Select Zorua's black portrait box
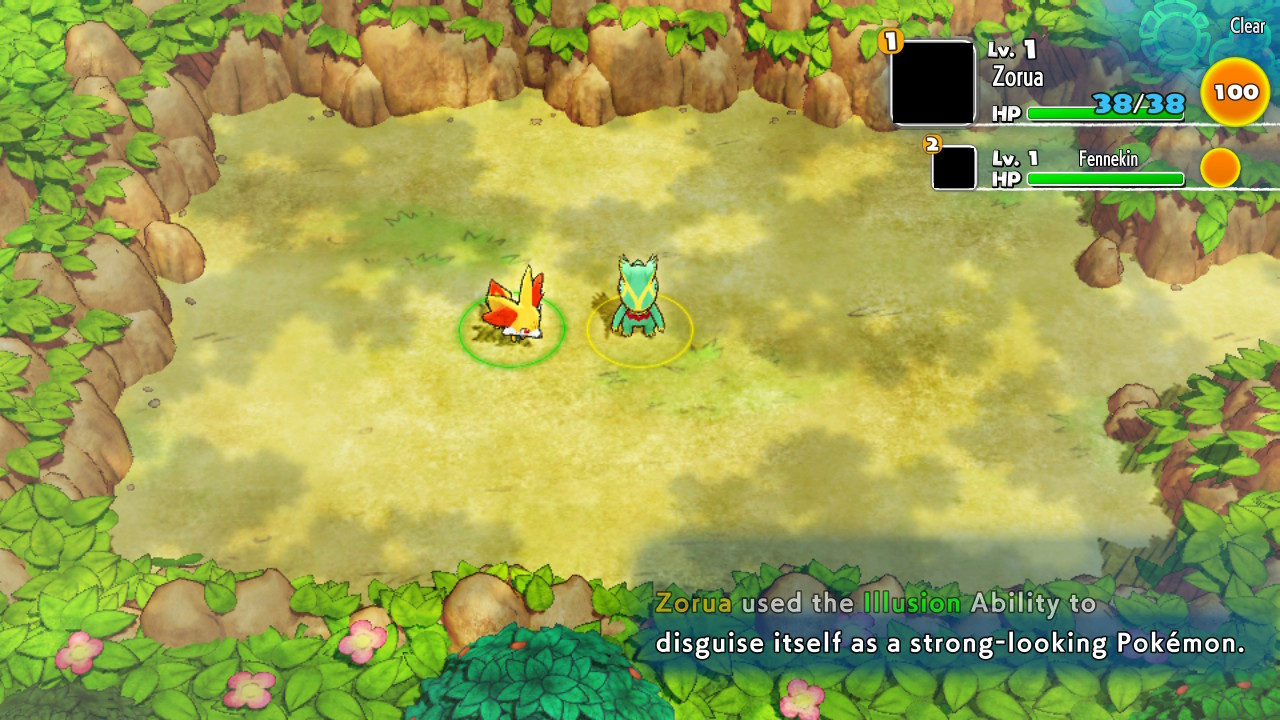 coord(932,83)
